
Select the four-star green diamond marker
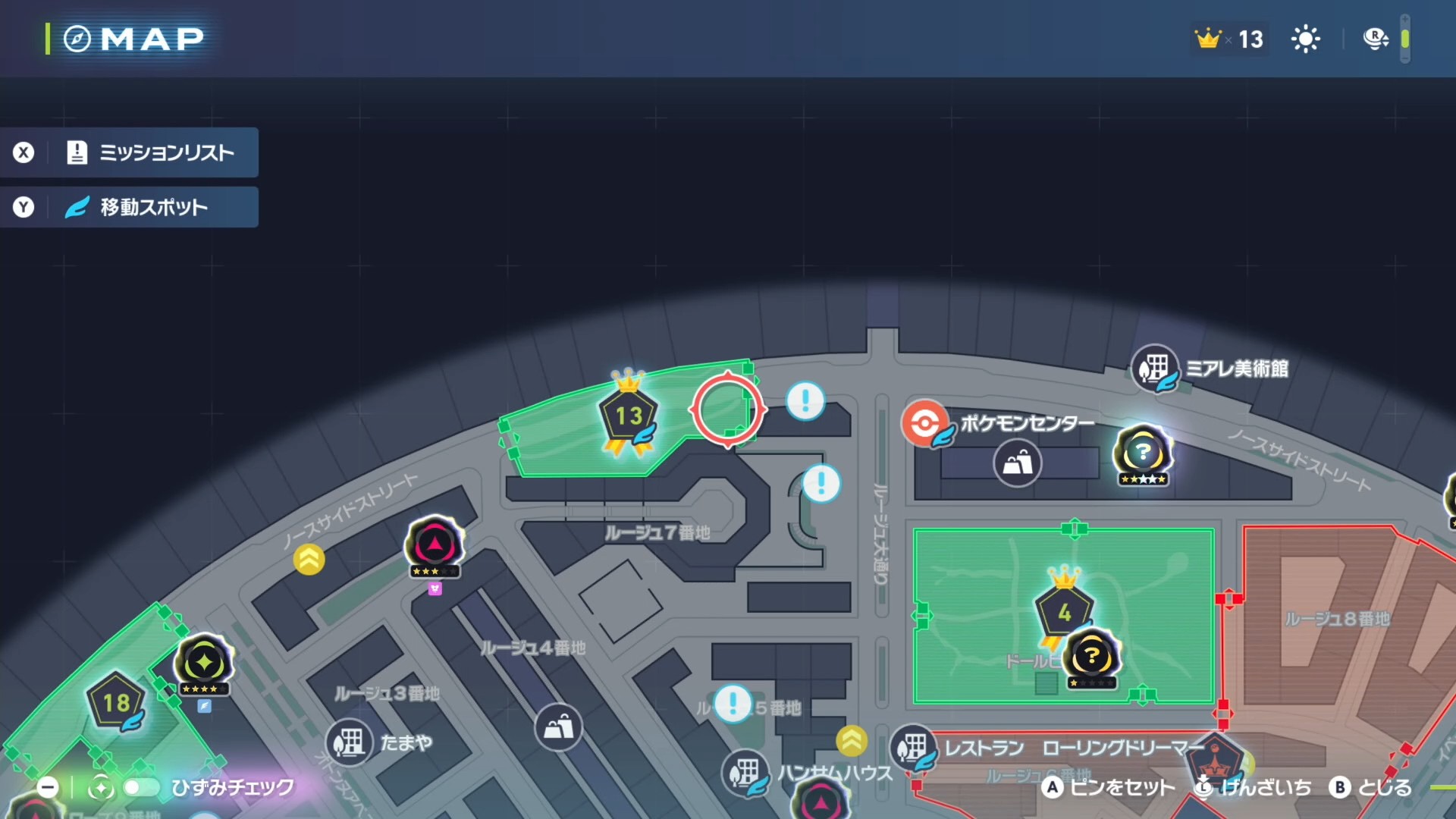pos(204,663)
